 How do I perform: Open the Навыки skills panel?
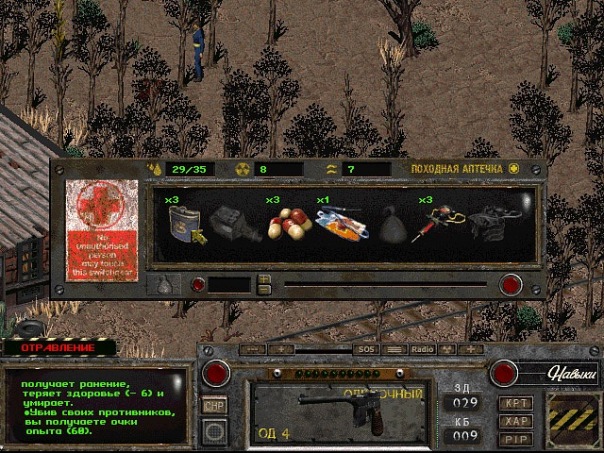[x=572, y=375]
